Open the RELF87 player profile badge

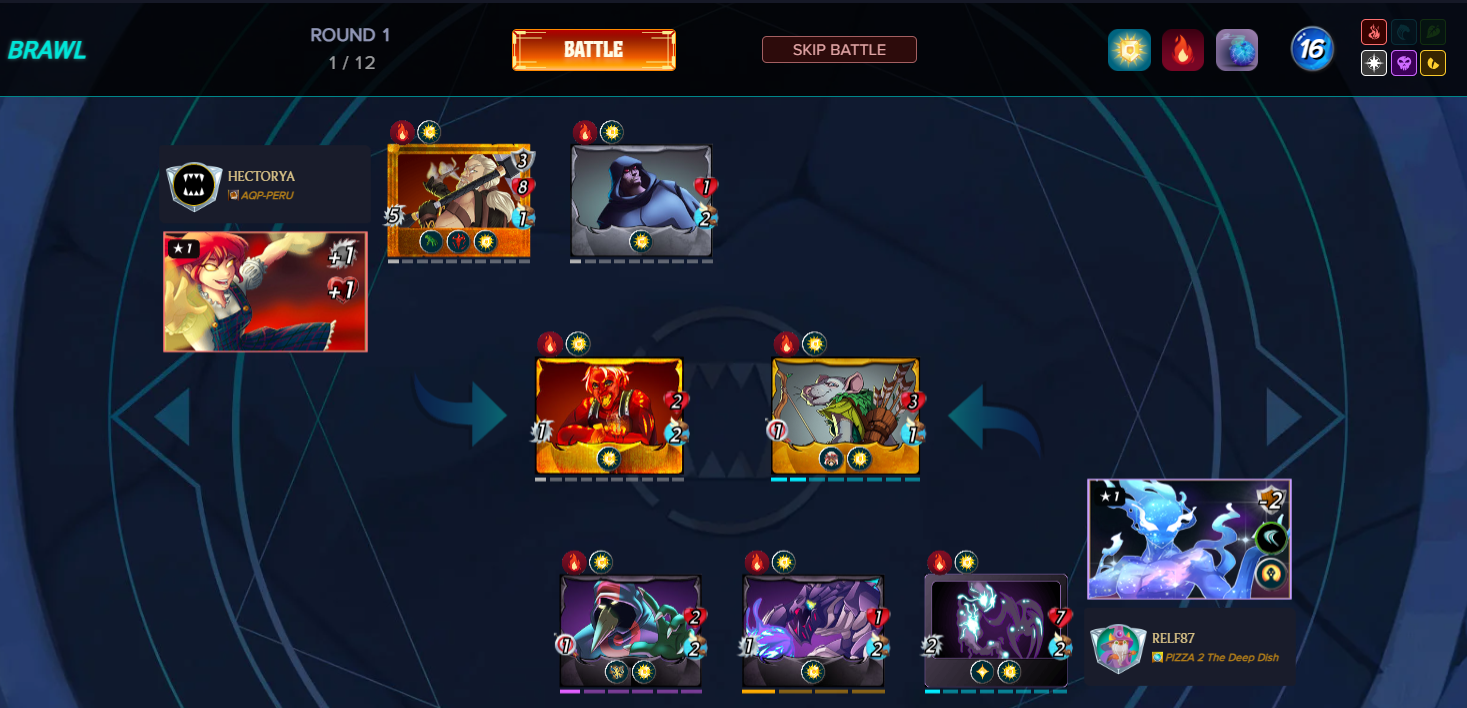click(1117, 648)
